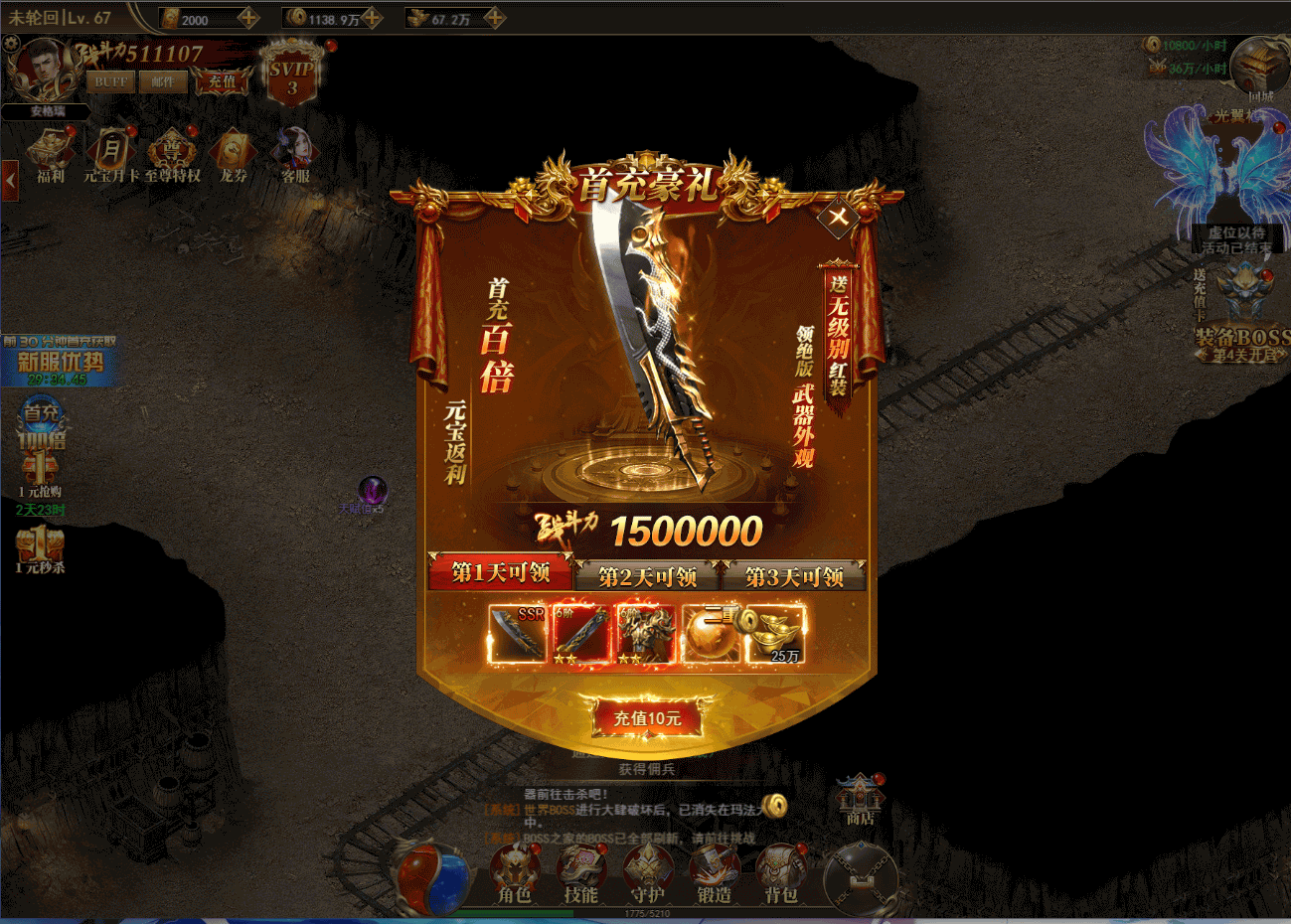Open the 邮件 mailbox

coord(162,81)
